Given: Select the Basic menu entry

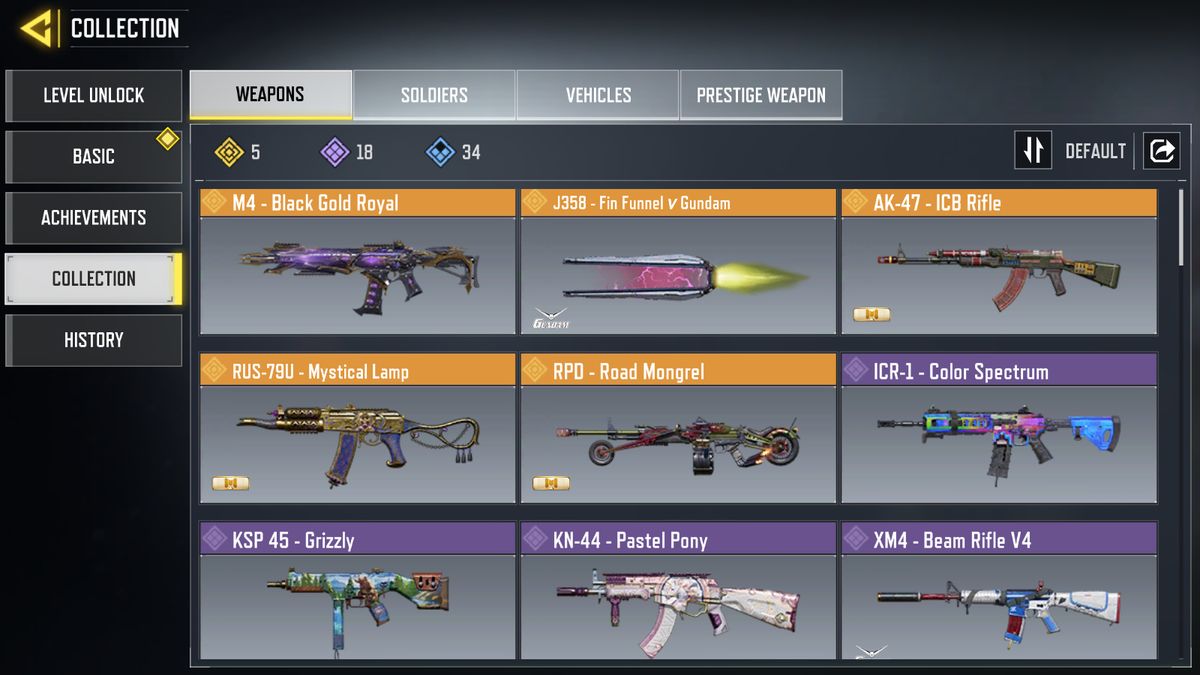Looking at the screenshot, I should point(93,157).
